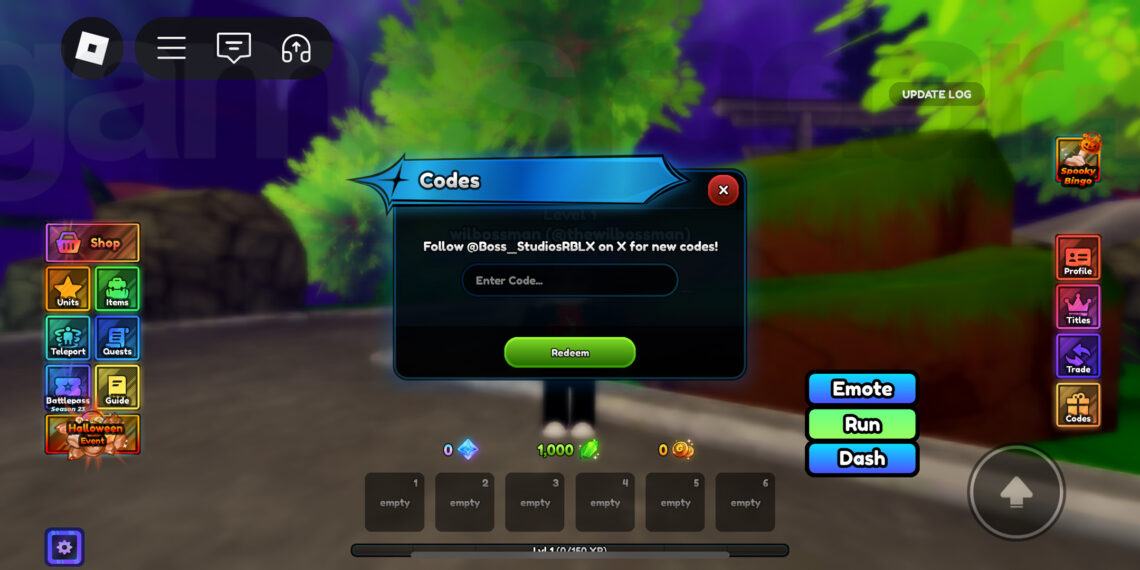
Task: Open the Shop menu
Action: pyautogui.click(x=92, y=243)
